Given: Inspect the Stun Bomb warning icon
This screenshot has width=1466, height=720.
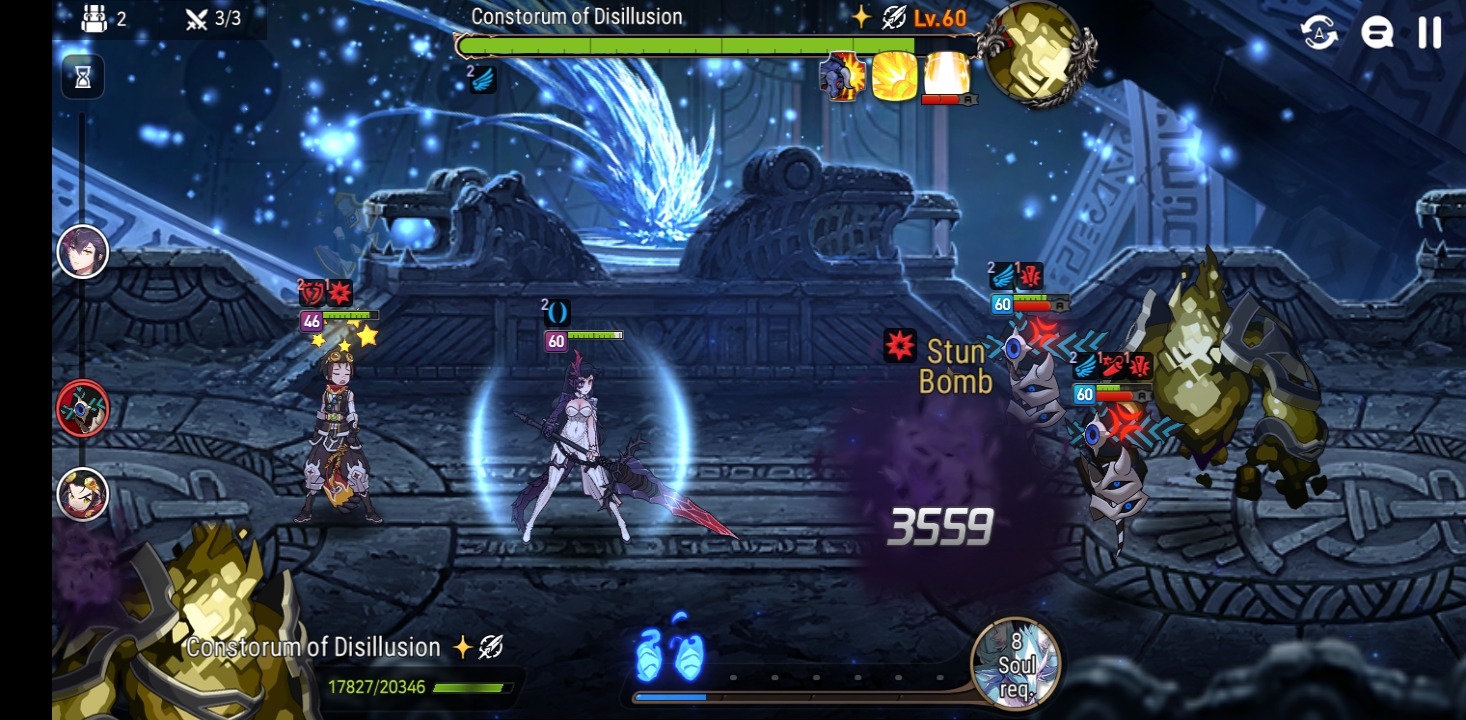Looking at the screenshot, I should coord(901,346).
